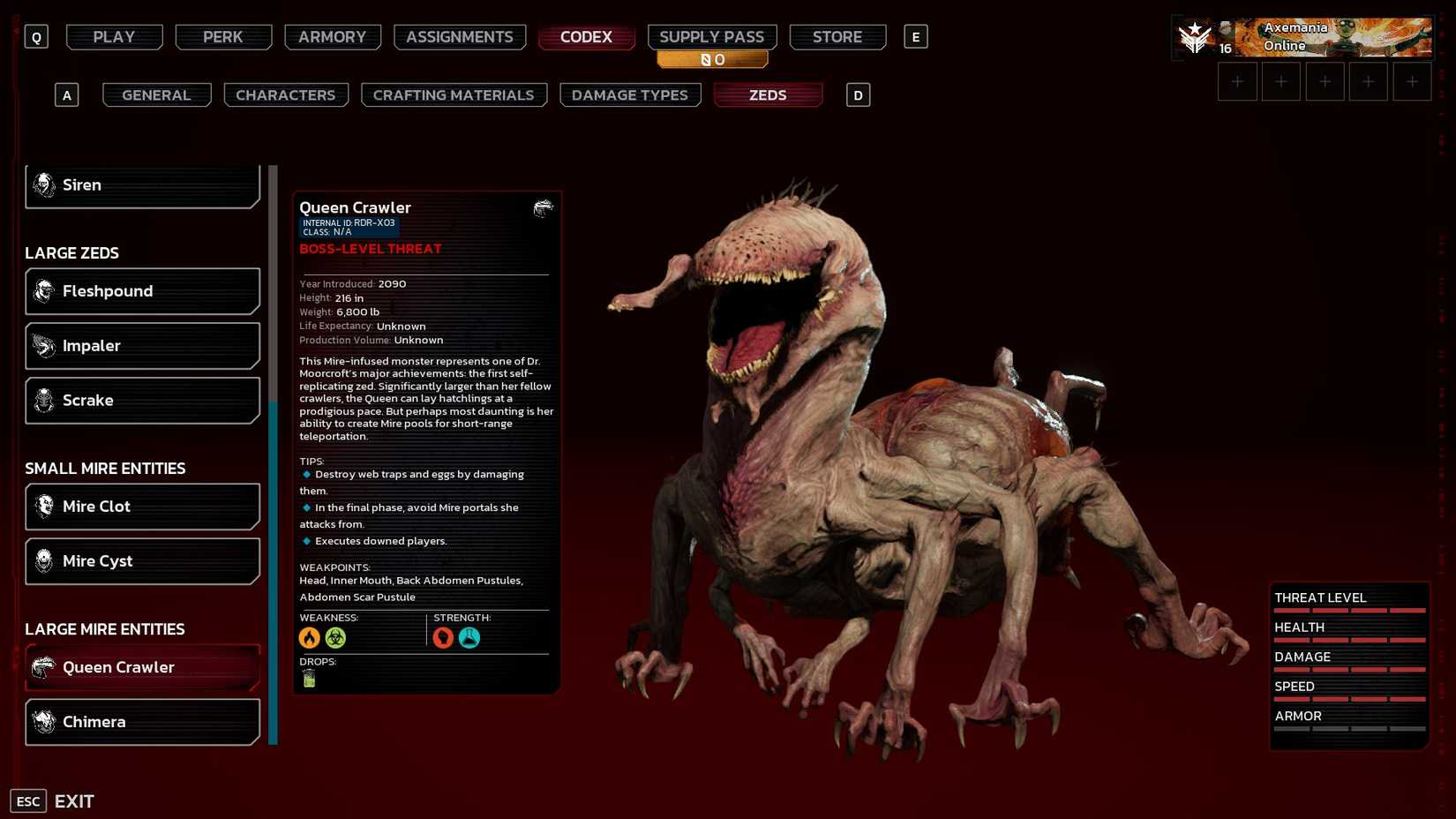Click the battery item under DROPS

click(x=309, y=679)
